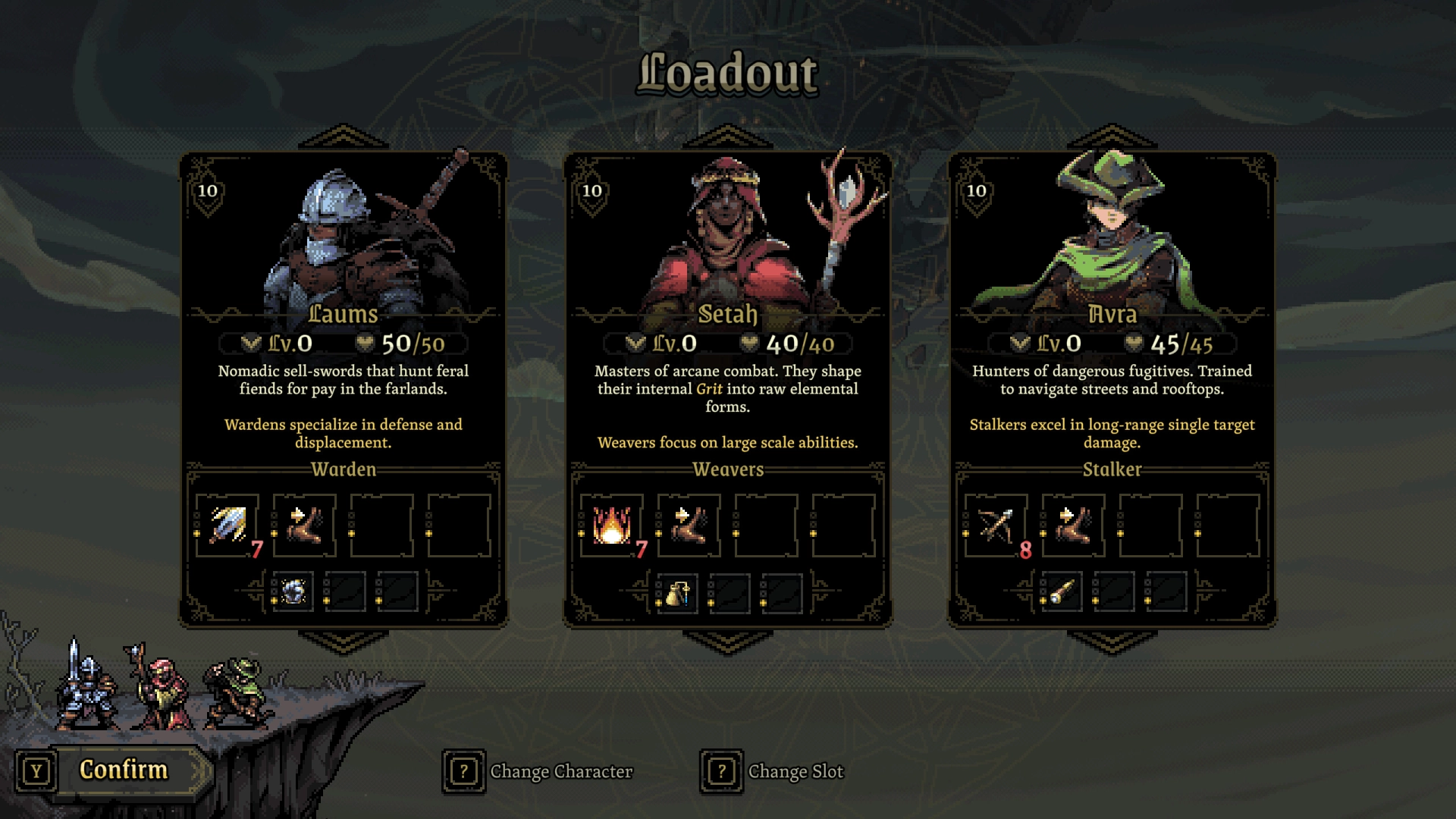
Task: Open Avra's spyglass item slot
Action: [1062, 592]
